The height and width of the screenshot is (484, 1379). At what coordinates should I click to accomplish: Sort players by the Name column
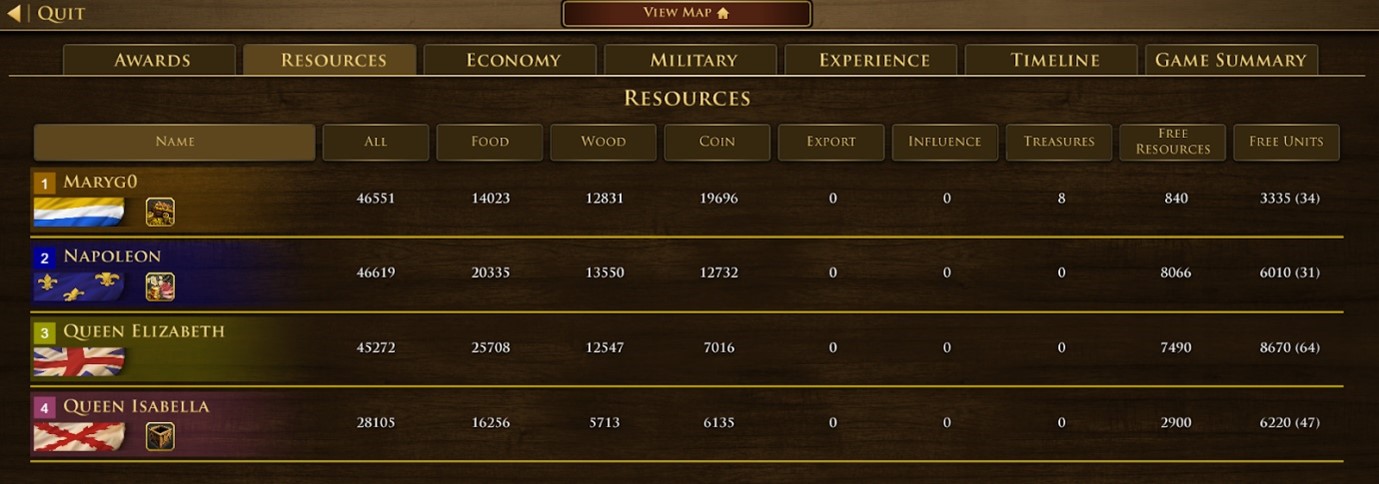pyautogui.click(x=175, y=142)
